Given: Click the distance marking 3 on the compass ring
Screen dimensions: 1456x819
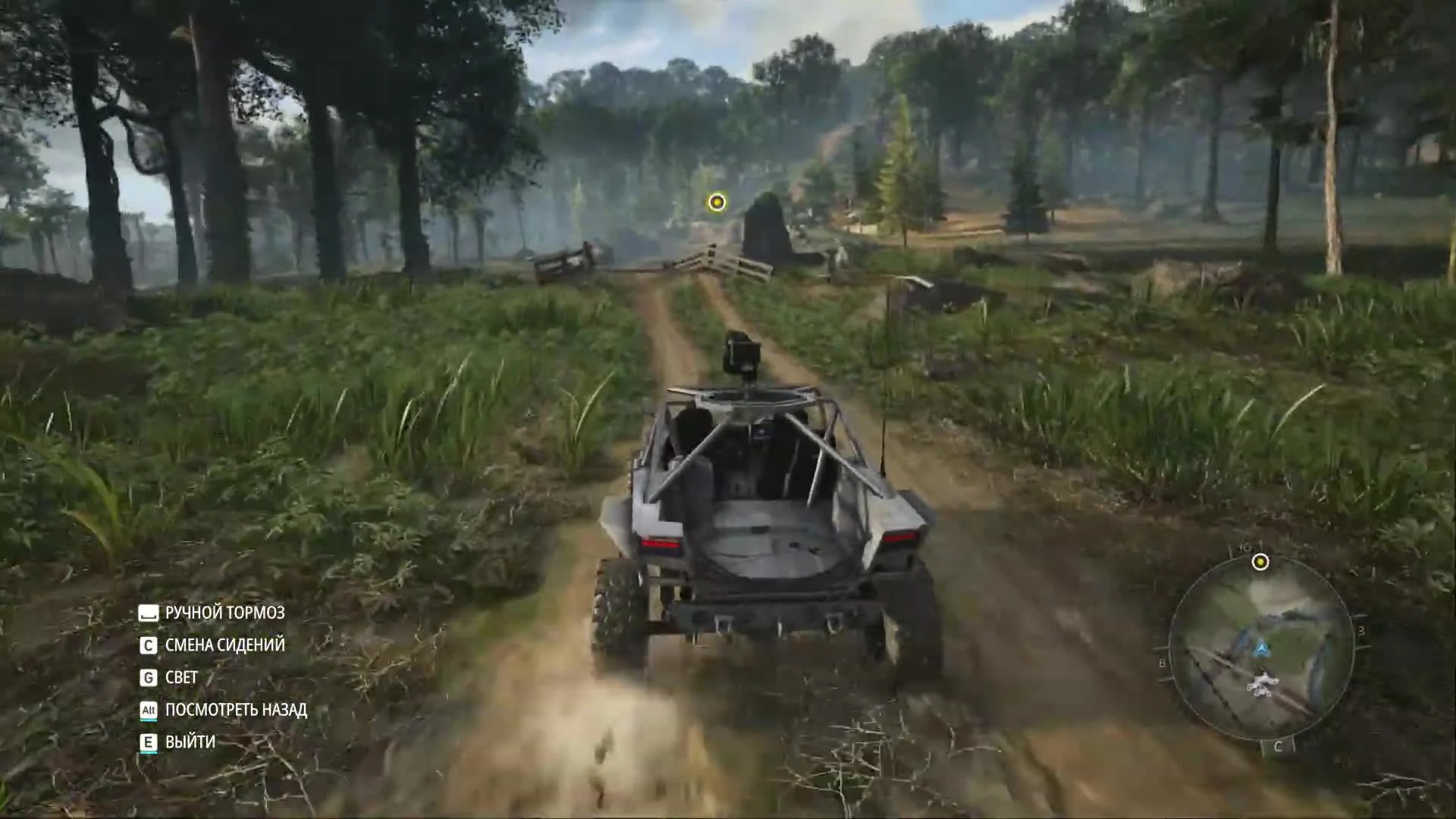Looking at the screenshot, I should pyautogui.click(x=1361, y=630).
